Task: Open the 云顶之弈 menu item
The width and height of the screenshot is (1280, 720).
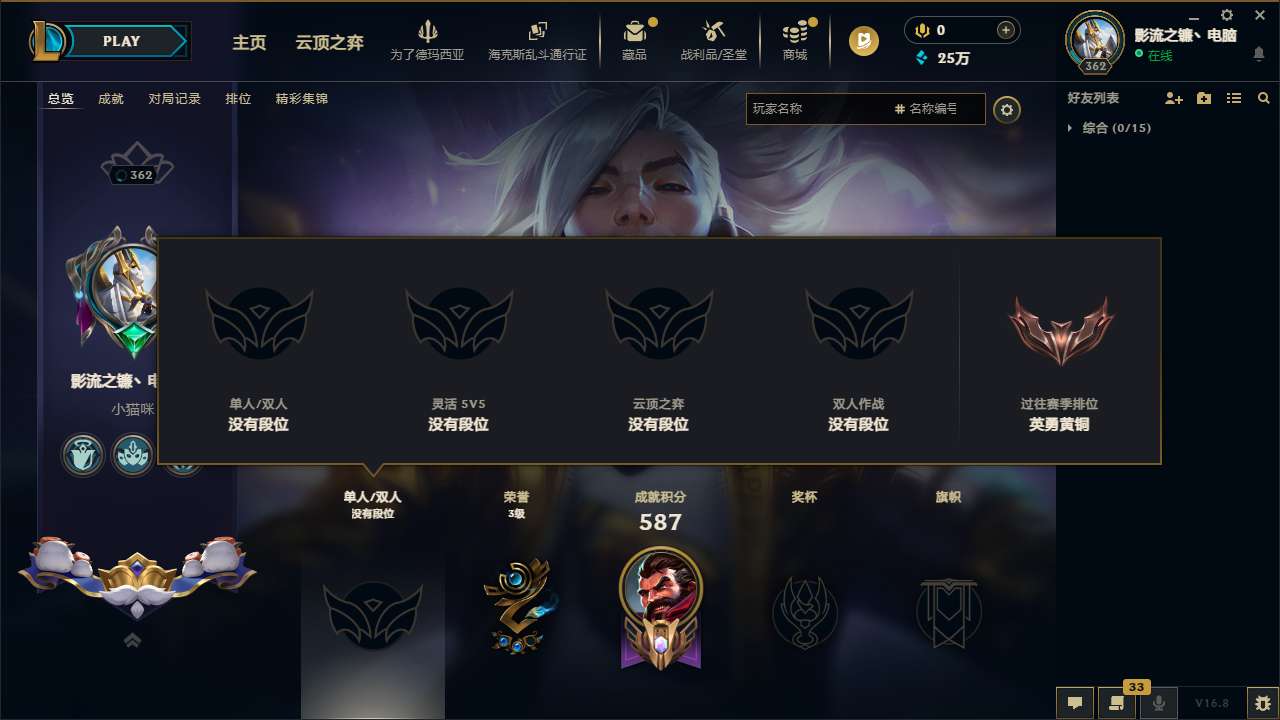Action: point(328,43)
